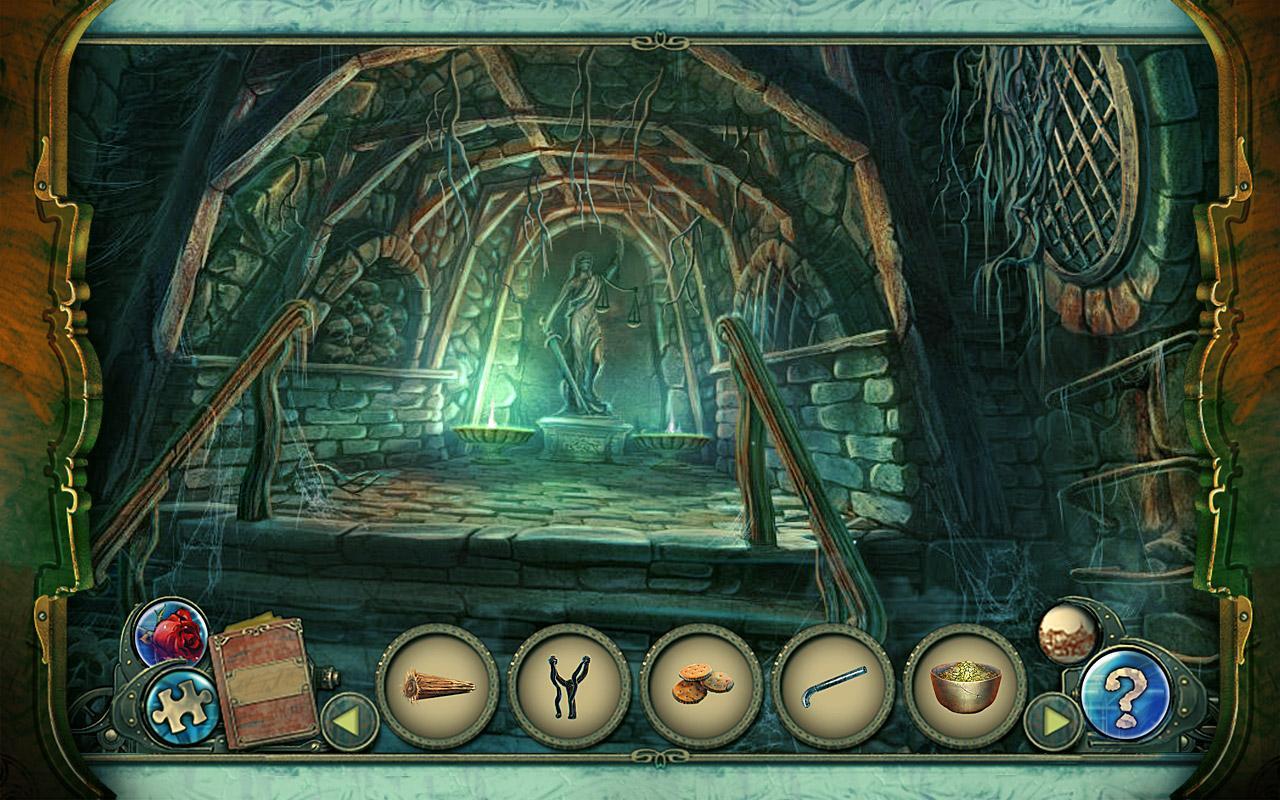Screen dimensions: 1280x800
Task: Show previous inventory items with left arrow
Action: 349,721
